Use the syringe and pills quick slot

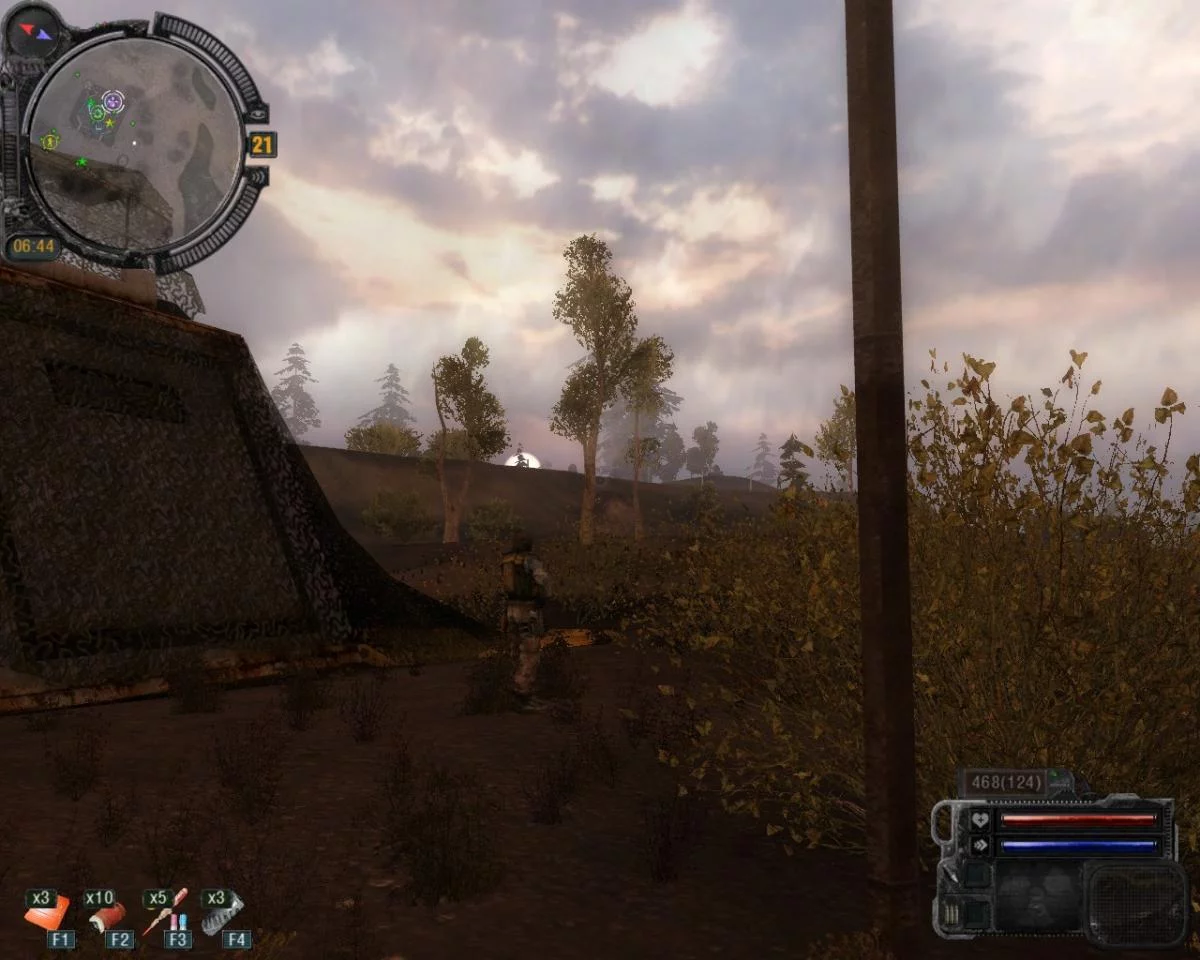[x=164, y=912]
